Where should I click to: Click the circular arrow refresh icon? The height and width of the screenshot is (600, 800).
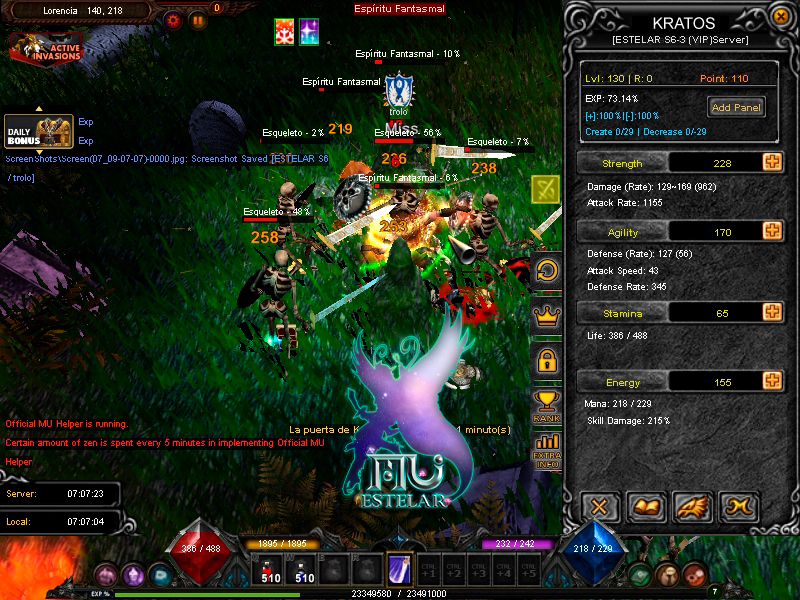tap(547, 271)
